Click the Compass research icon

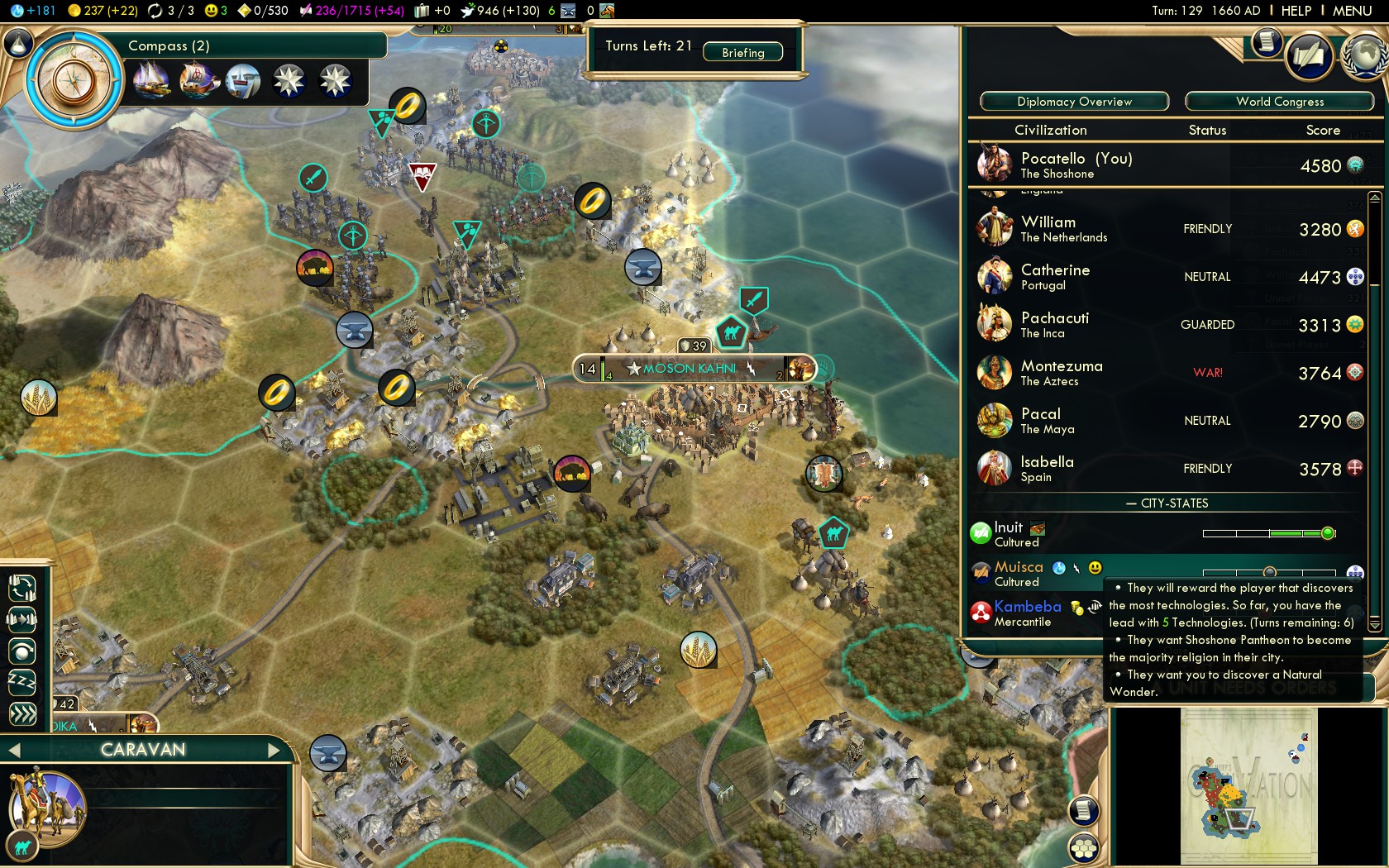click(x=74, y=81)
